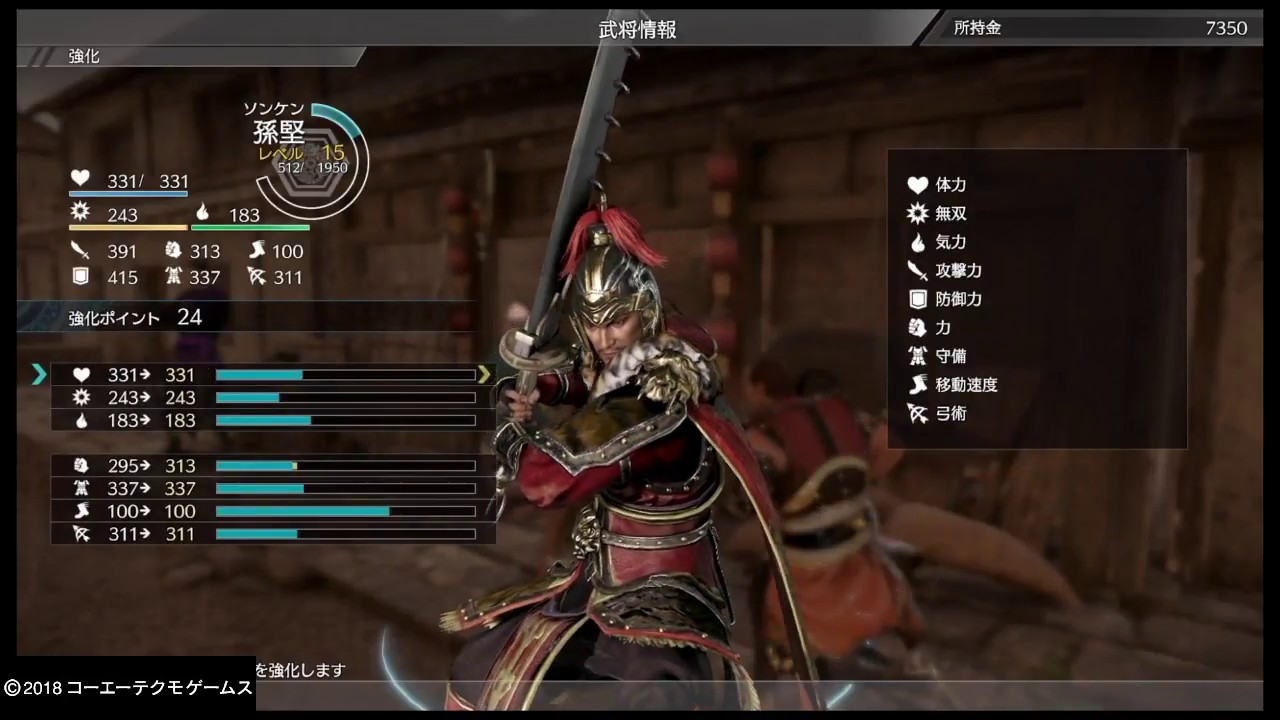Image resolution: width=1280 pixels, height=720 pixels.
Task: Click the 攻撃力 sword icon
Action: (x=917, y=270)
